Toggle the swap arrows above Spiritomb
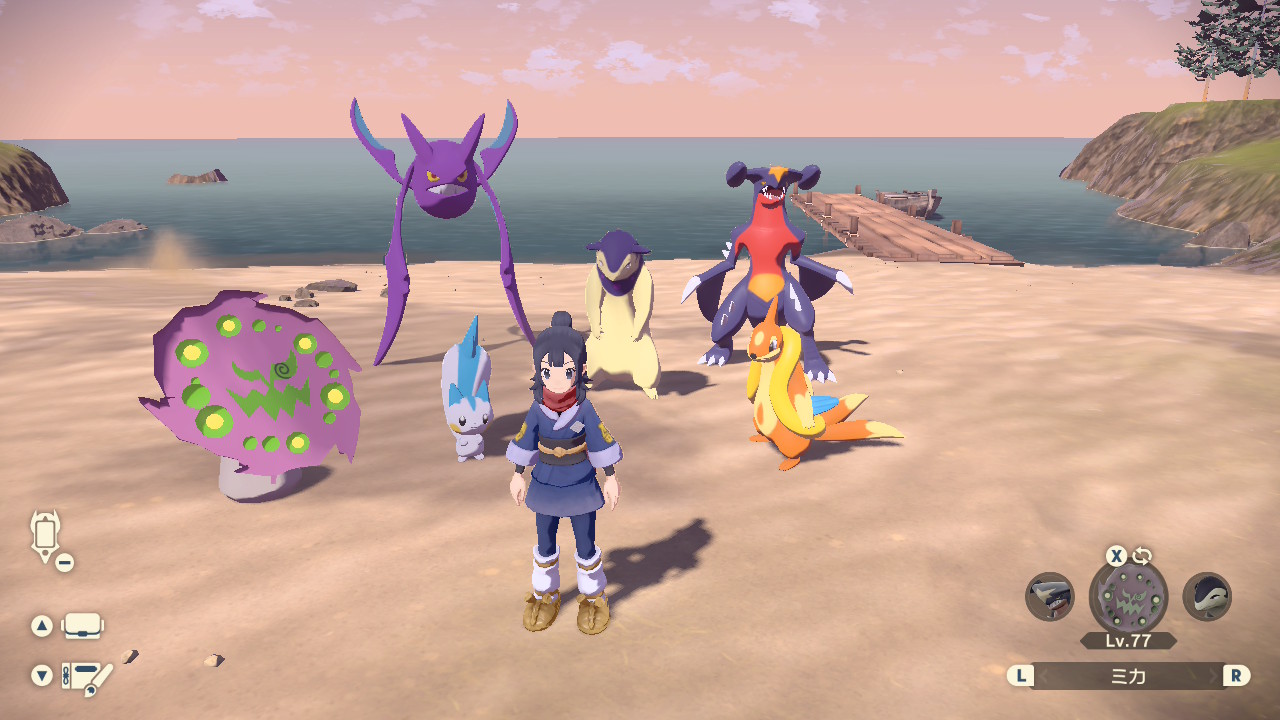 click(x=1141, y=556)
